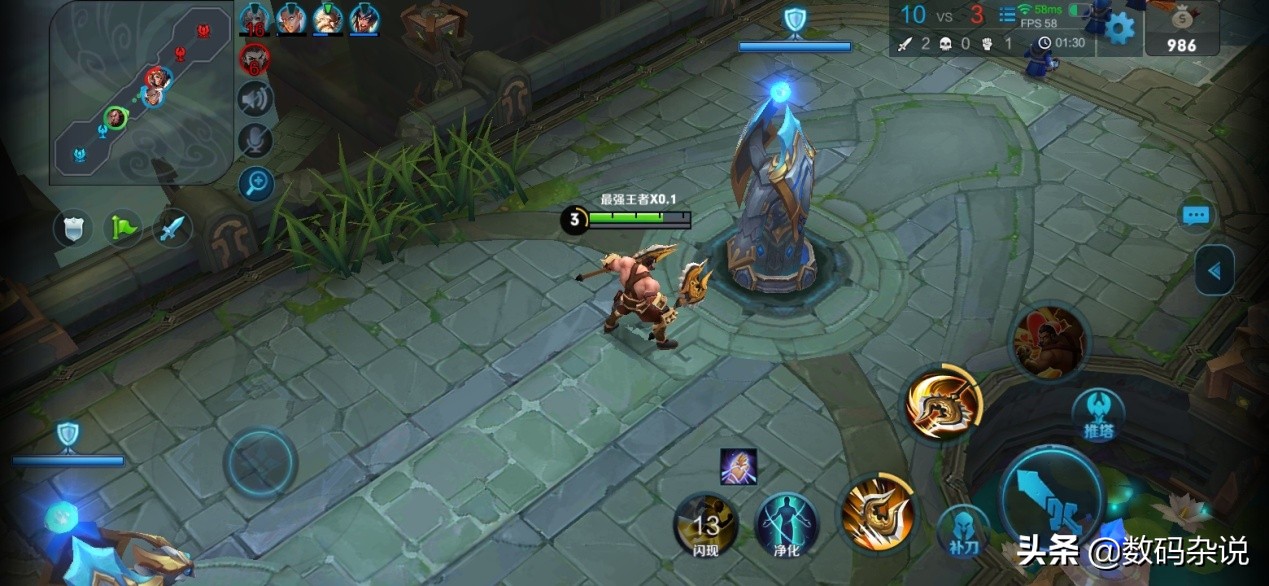Toggle the speaker sound button
Image resolution: width=1269 pixels, height=586 pixels.
pos(256,98)
